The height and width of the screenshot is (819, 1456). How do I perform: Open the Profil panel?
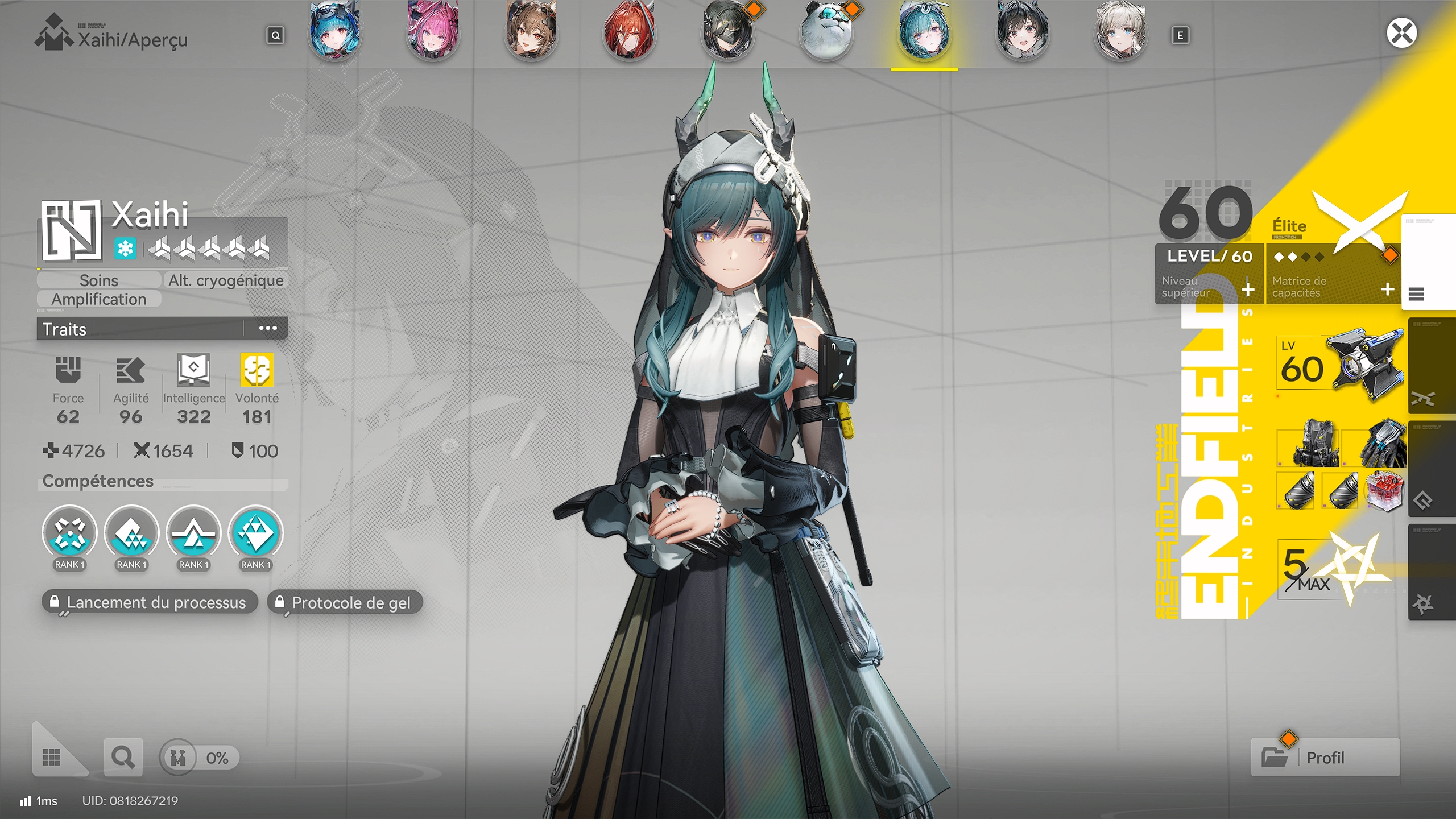click(1325, 758)
